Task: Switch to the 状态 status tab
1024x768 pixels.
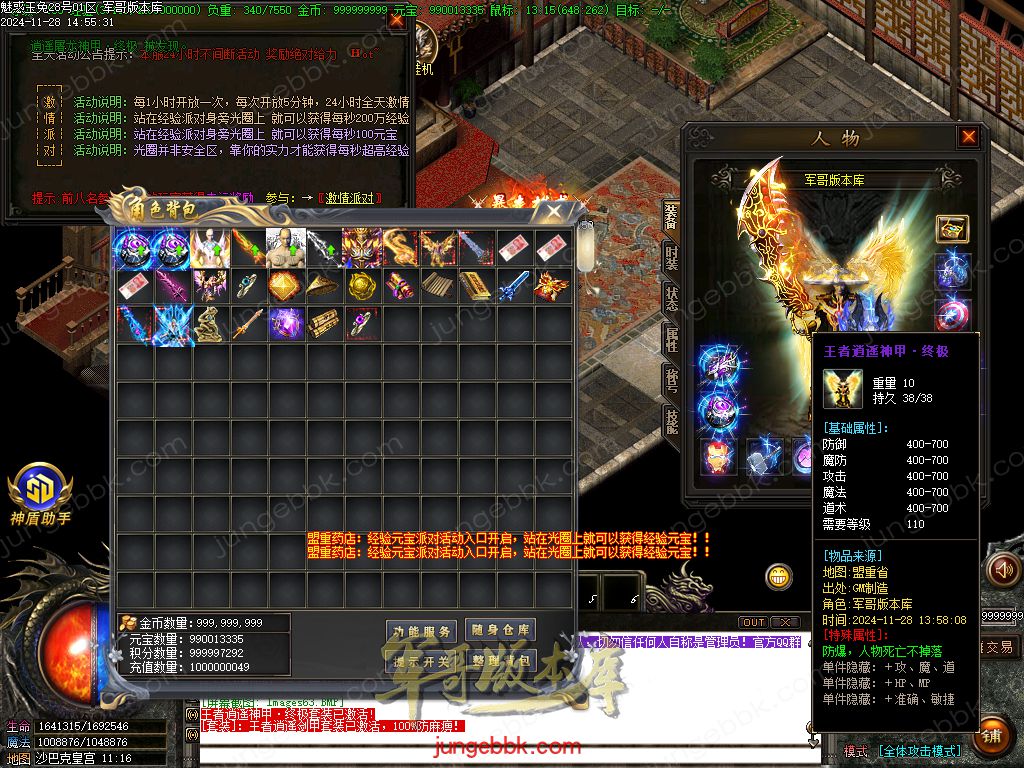Action: (x=672, y=299)
